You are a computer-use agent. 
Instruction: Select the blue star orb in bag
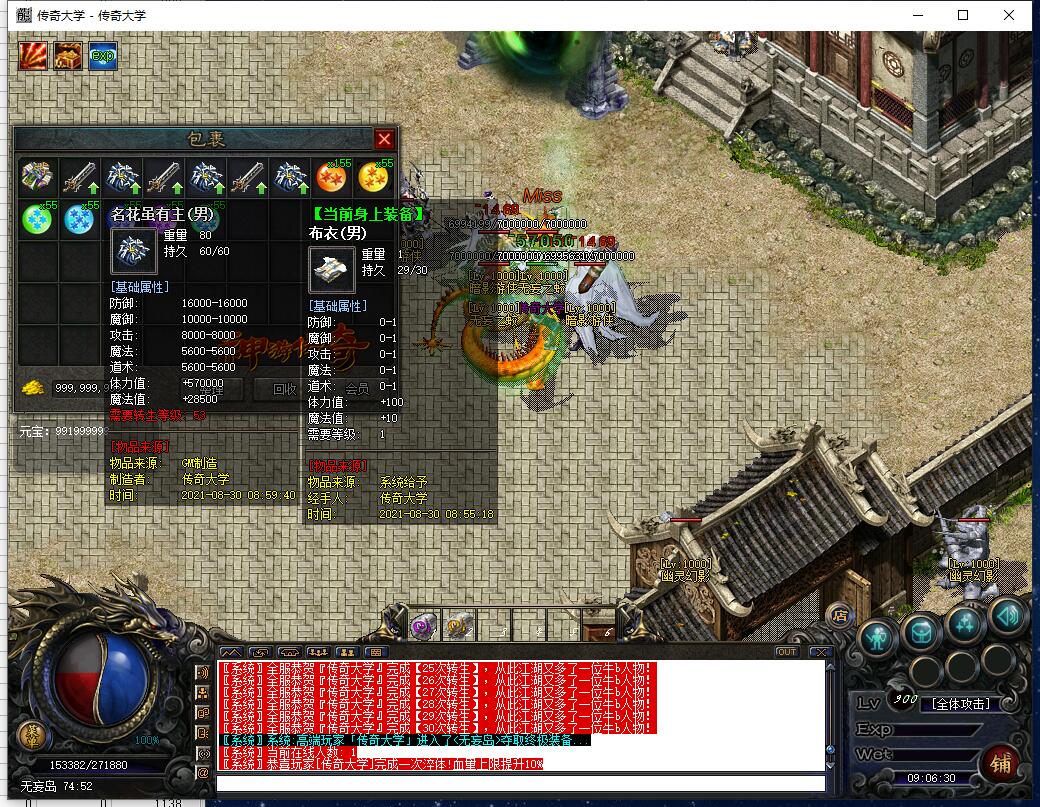[x=79, y=219]
